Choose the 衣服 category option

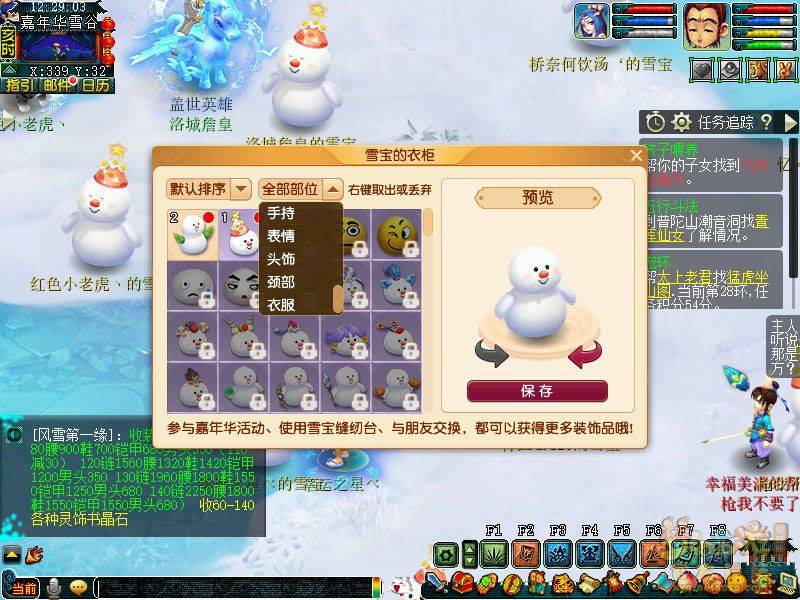point(281,304)
